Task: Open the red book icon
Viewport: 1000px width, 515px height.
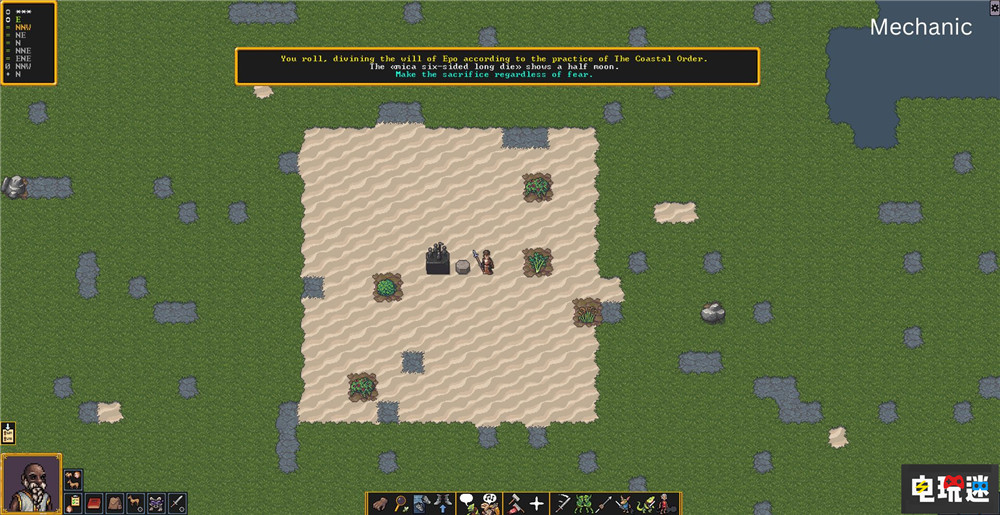Action: [95, 503]
